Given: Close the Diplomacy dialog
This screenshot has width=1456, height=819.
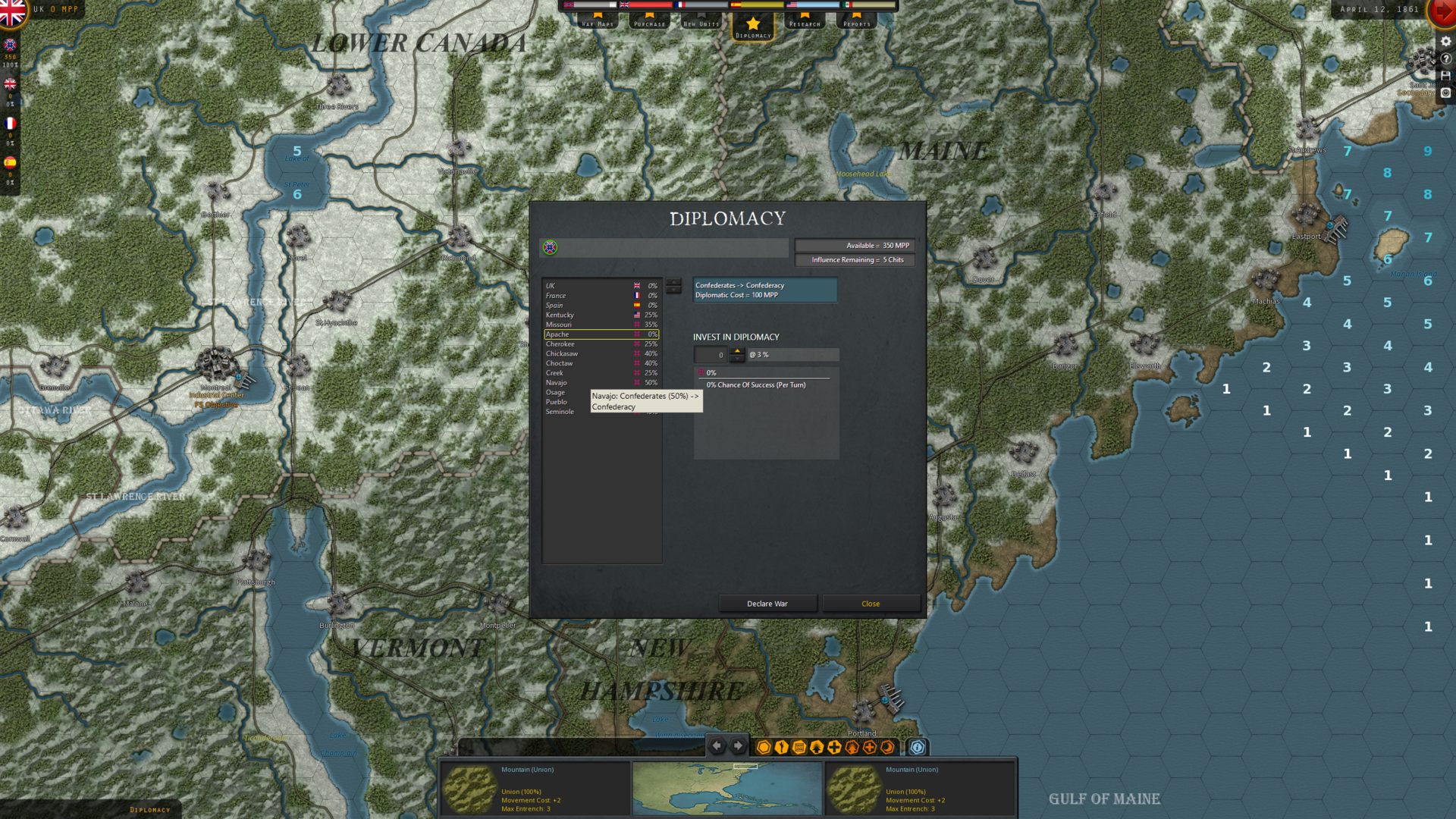Looking at the screenshot, I should 871,604.
